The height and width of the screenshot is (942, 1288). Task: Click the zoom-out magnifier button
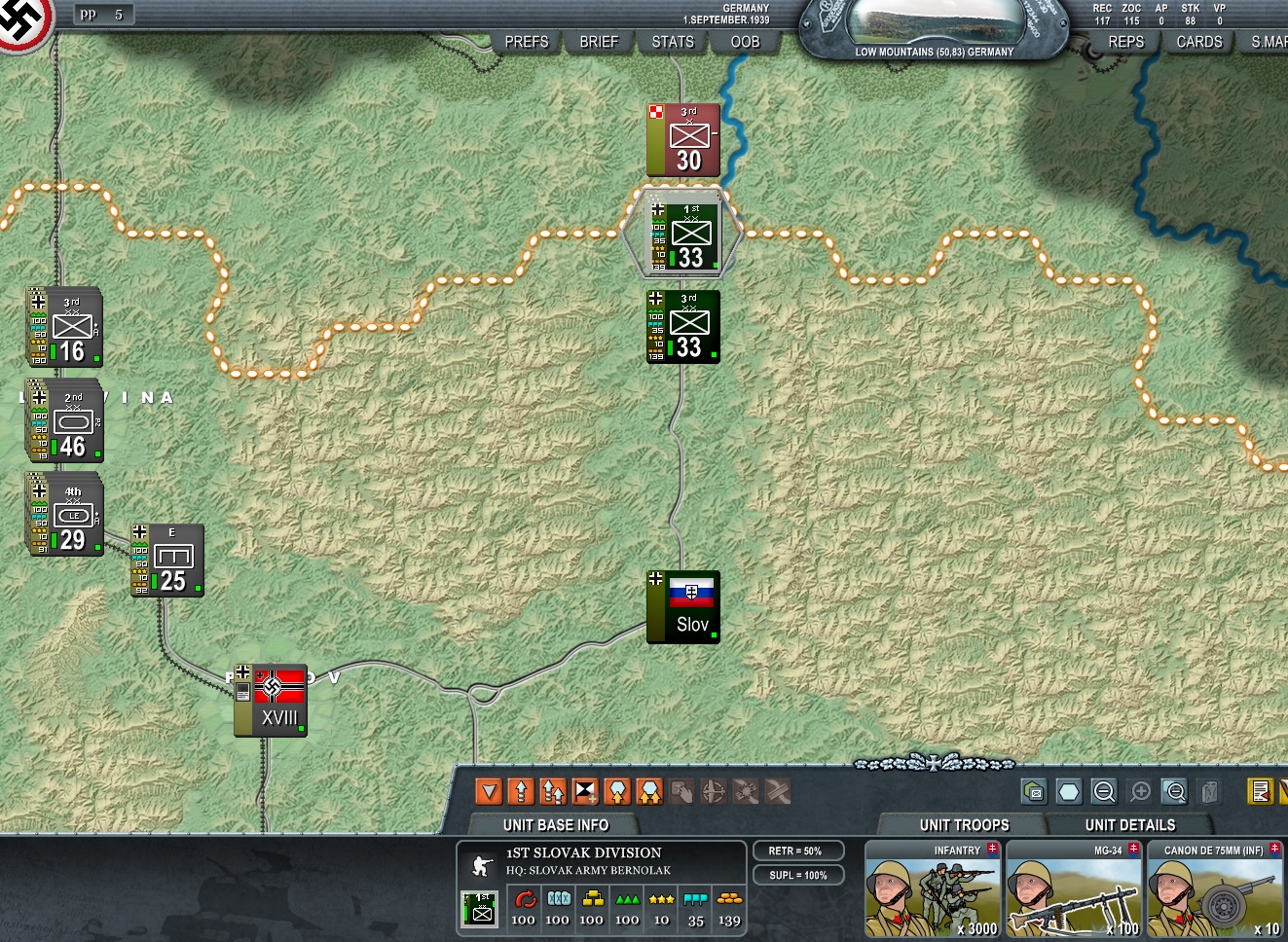click(x=1104, y=792)
